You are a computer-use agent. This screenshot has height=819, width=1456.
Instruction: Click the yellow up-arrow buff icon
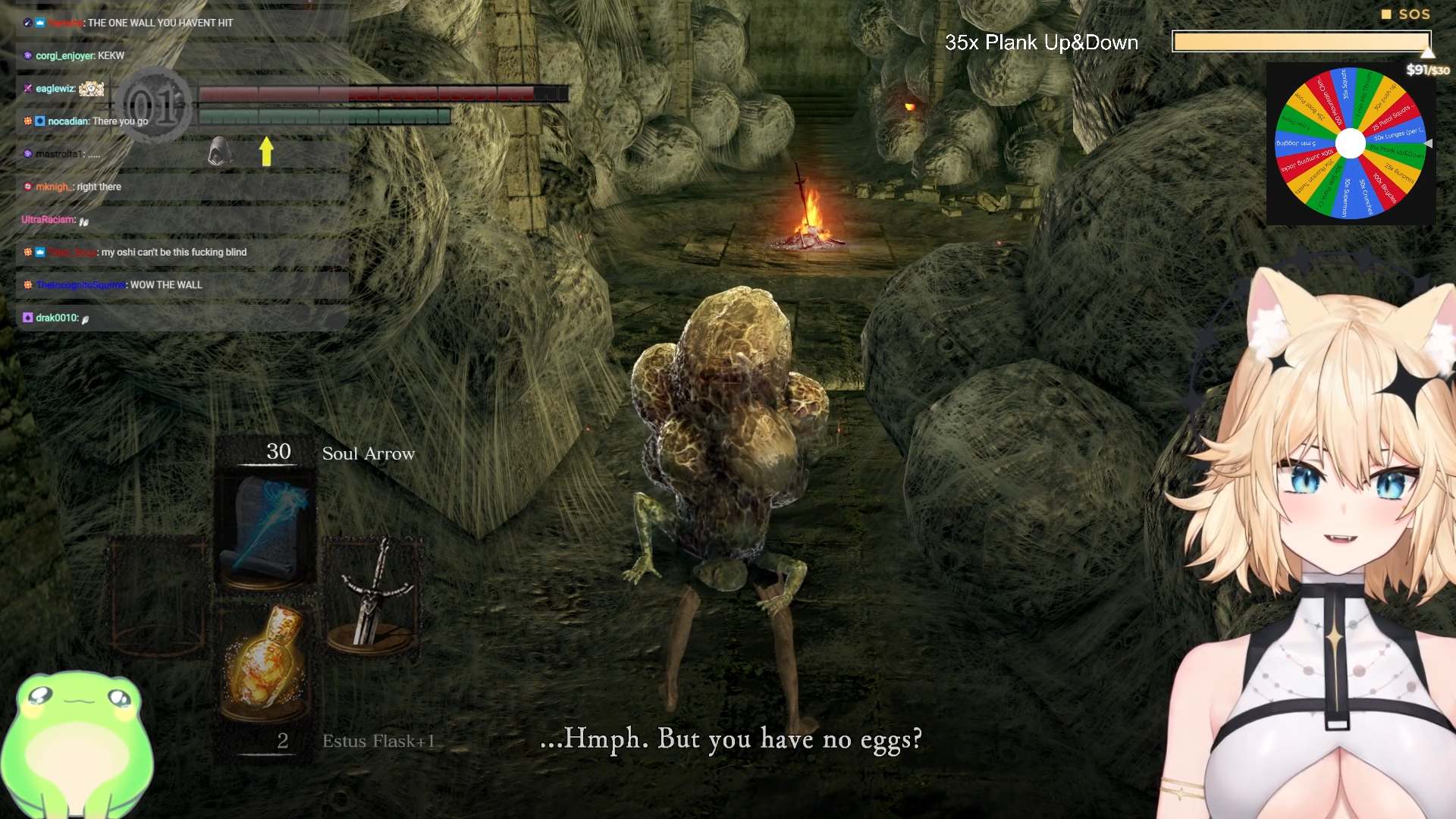[266, 151]
